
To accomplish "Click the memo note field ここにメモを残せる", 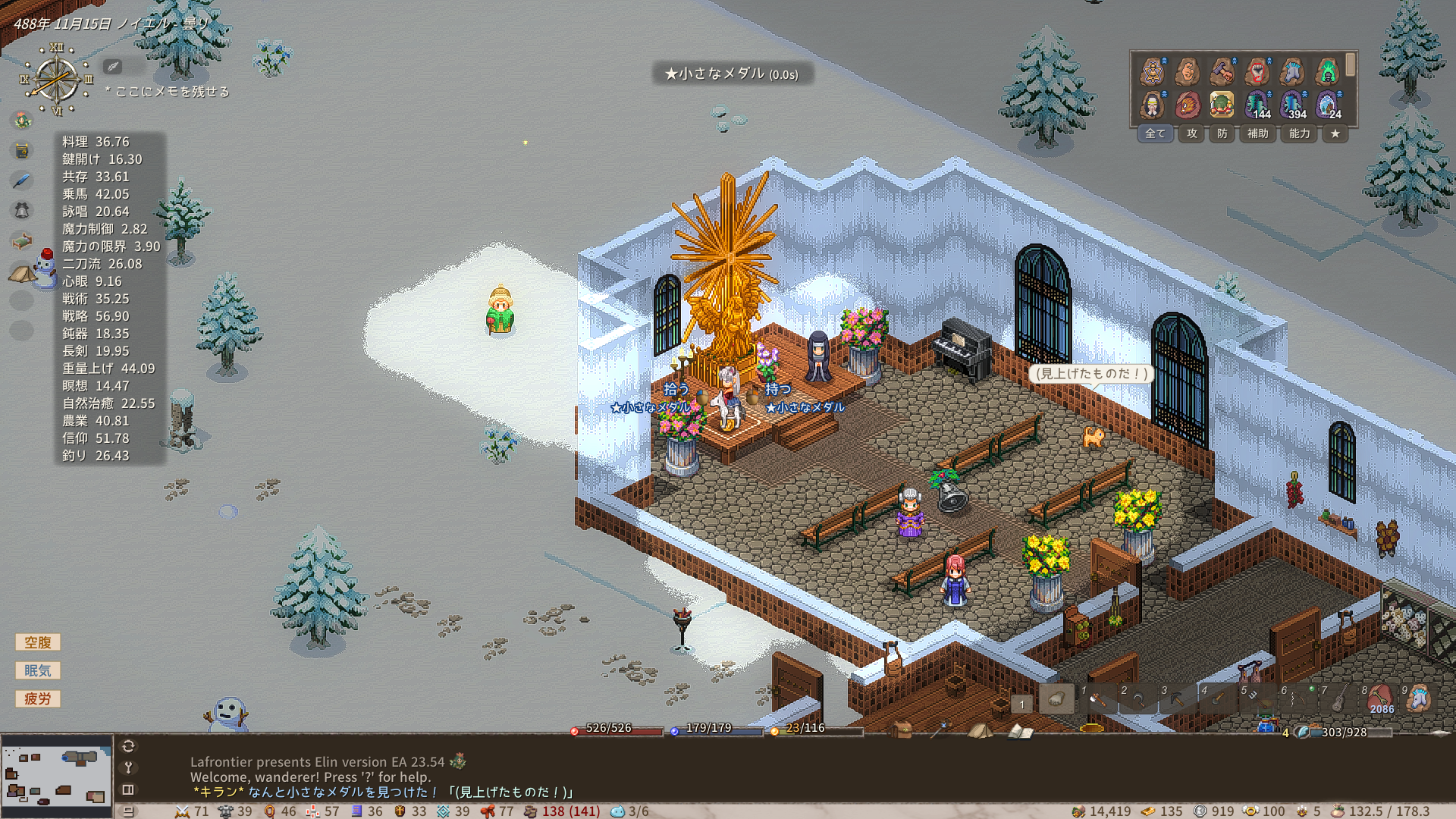I will (171, 91).
